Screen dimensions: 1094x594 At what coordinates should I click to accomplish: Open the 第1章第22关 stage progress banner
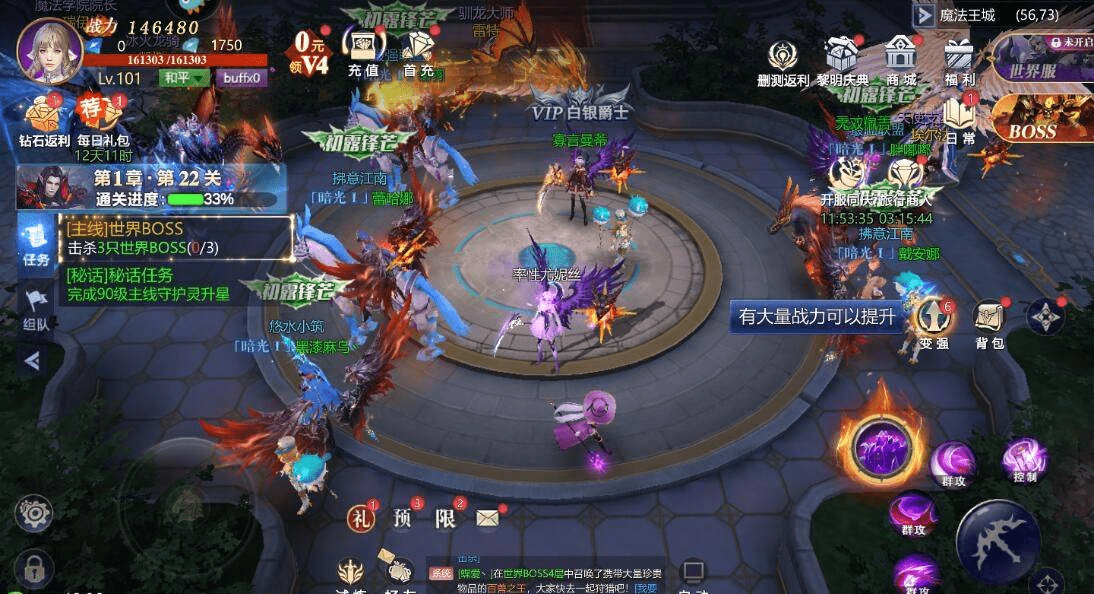click(x=150, y=188)
